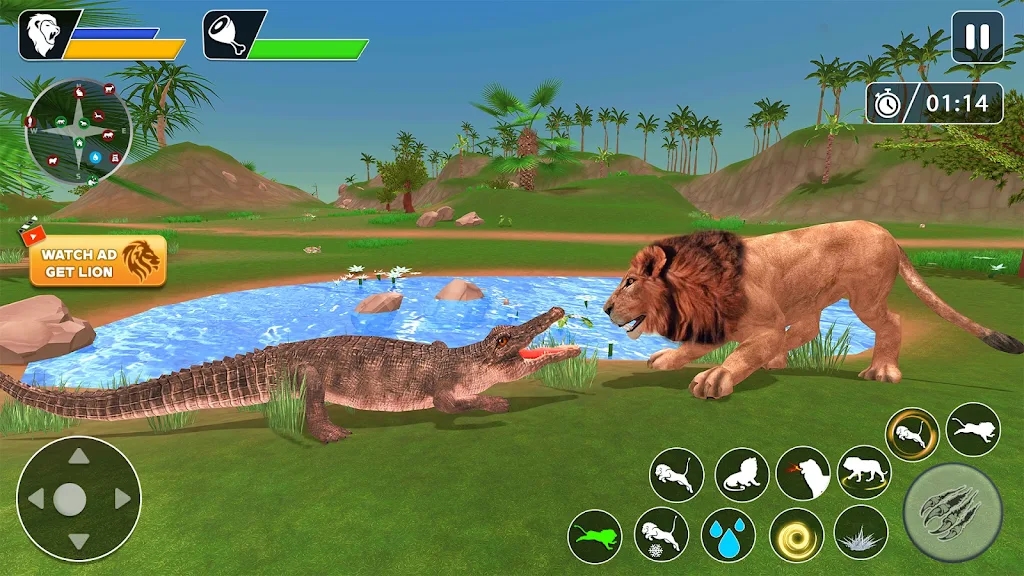Choose the sitting lion action
The image size is (1024, 576).
741,474
